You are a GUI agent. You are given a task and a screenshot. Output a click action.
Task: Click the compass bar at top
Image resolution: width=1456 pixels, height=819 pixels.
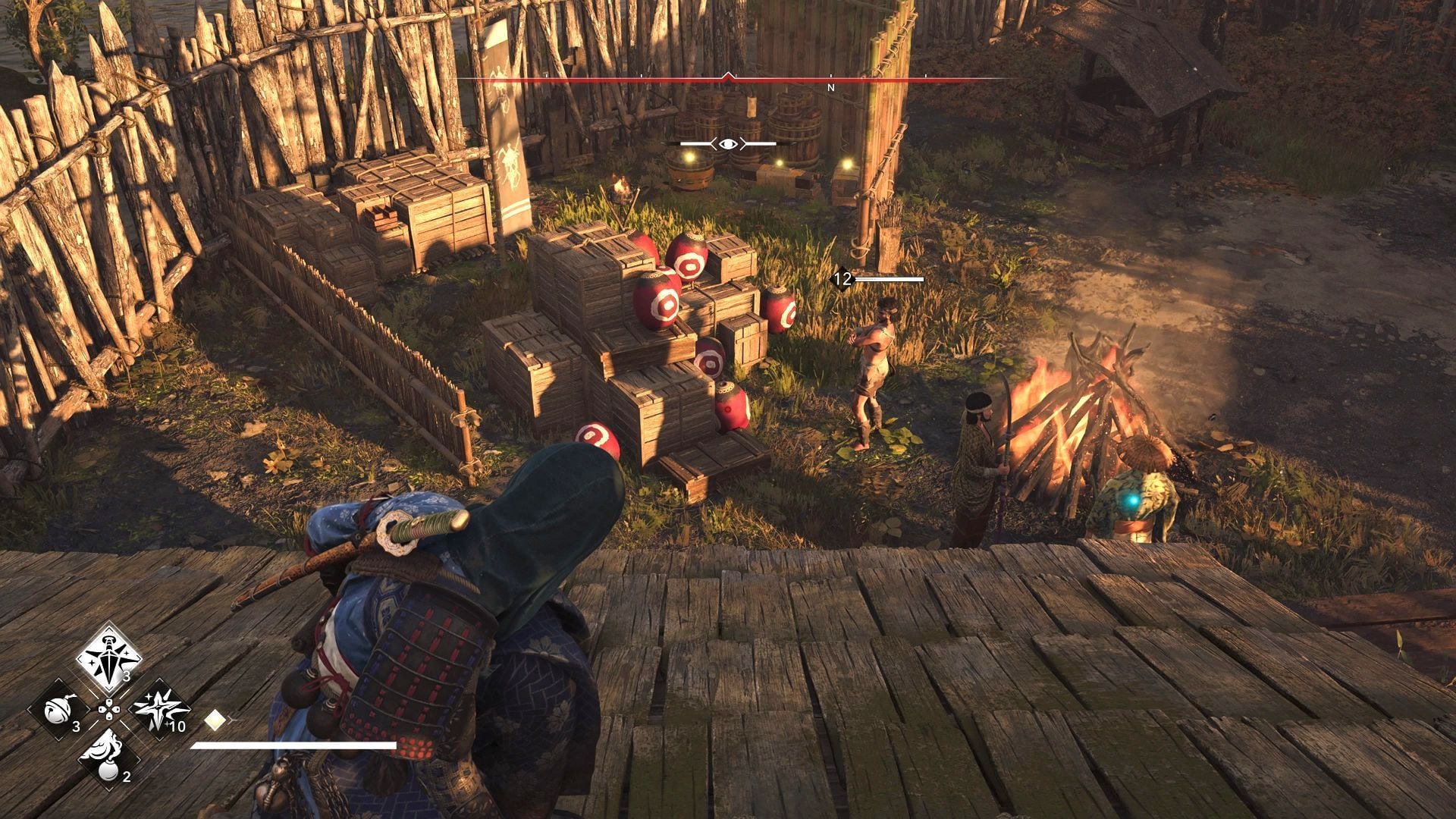pyautogui.click(x=728, y=79)
